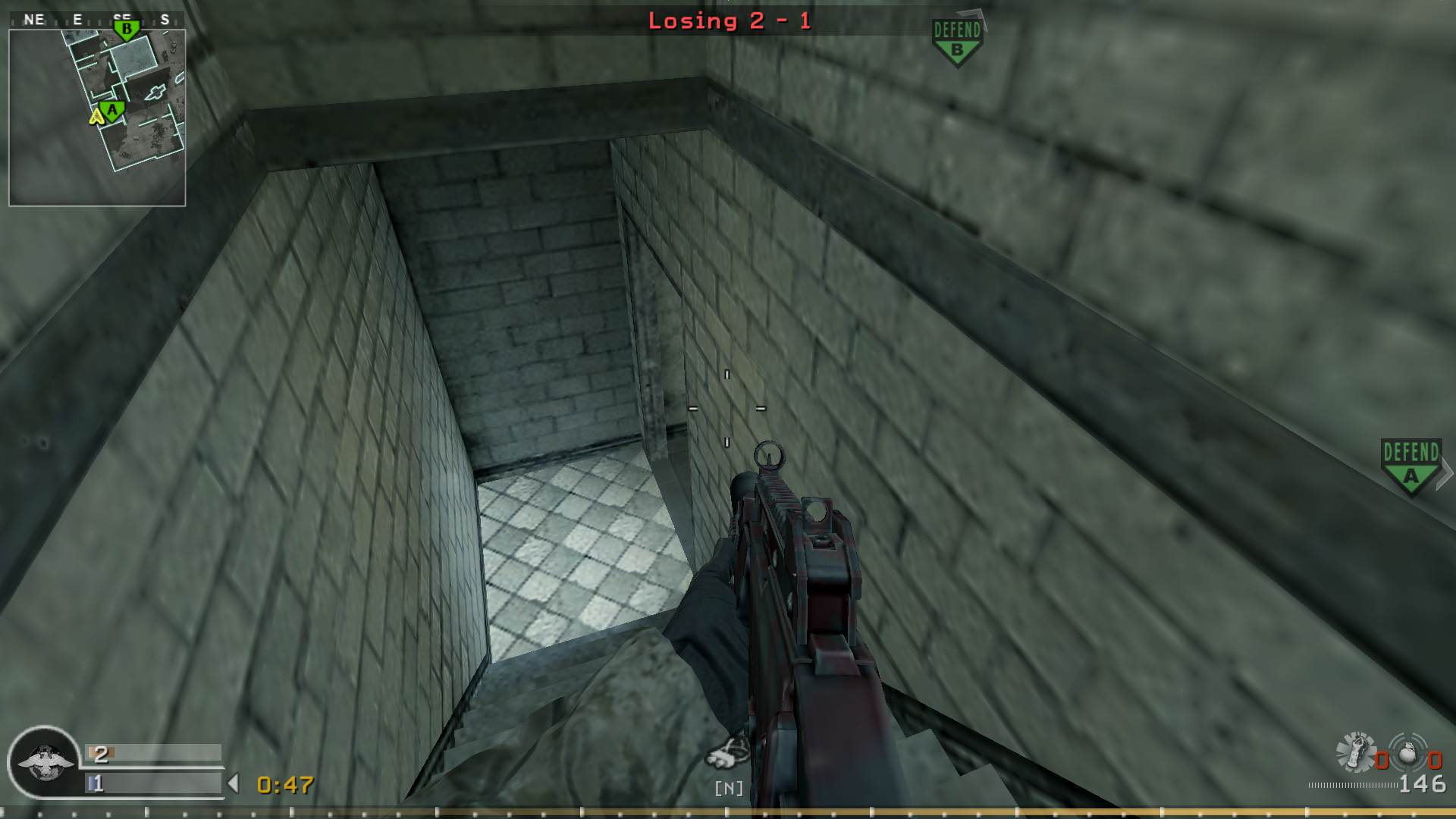Select the B marker on the minimap
Viewport: 1456px width, 819px height.
[127, 29]
